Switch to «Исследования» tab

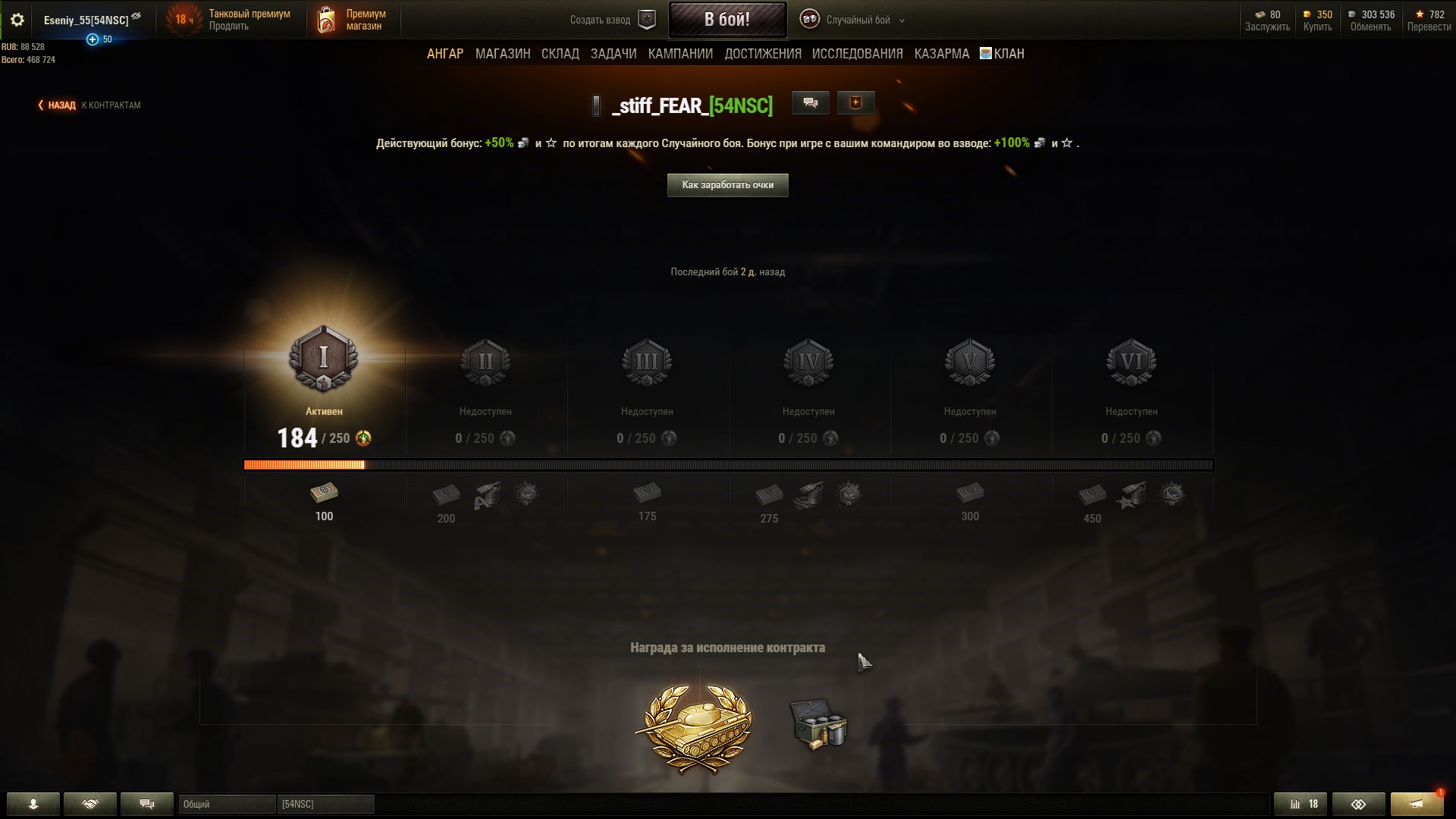pos(857,54)
